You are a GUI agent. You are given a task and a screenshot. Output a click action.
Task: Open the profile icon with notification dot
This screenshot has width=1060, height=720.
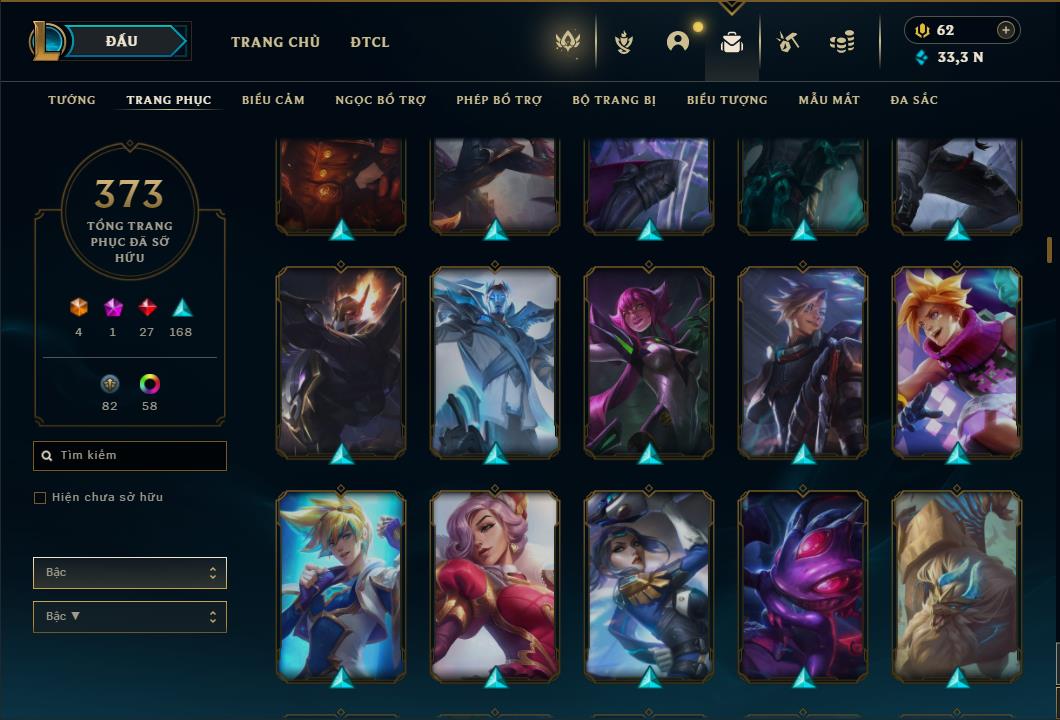678,42
